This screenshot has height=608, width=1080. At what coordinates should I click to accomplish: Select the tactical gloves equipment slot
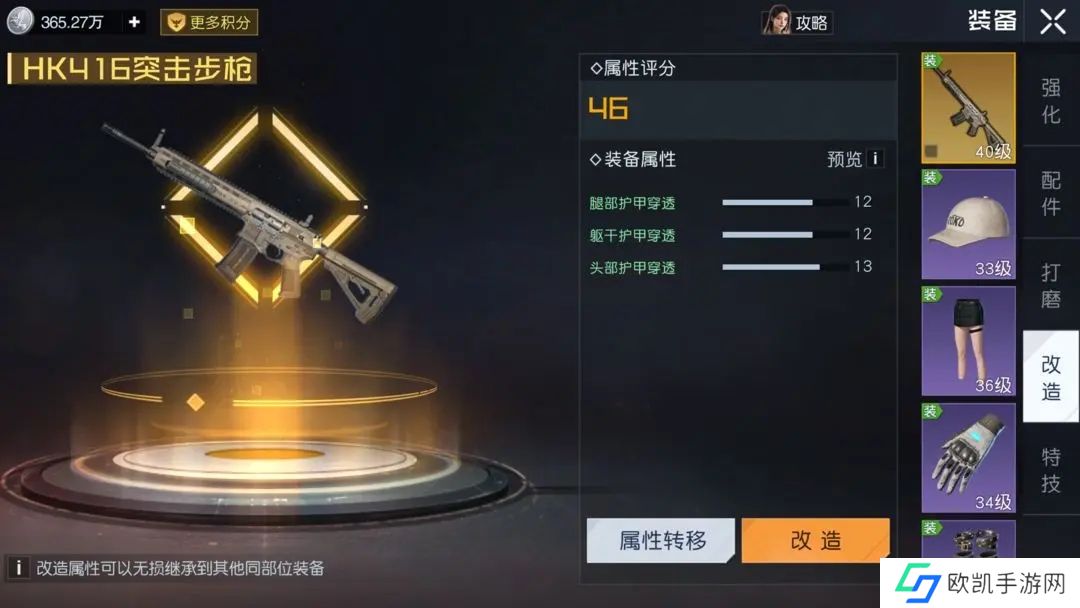(x=967, y=457)
